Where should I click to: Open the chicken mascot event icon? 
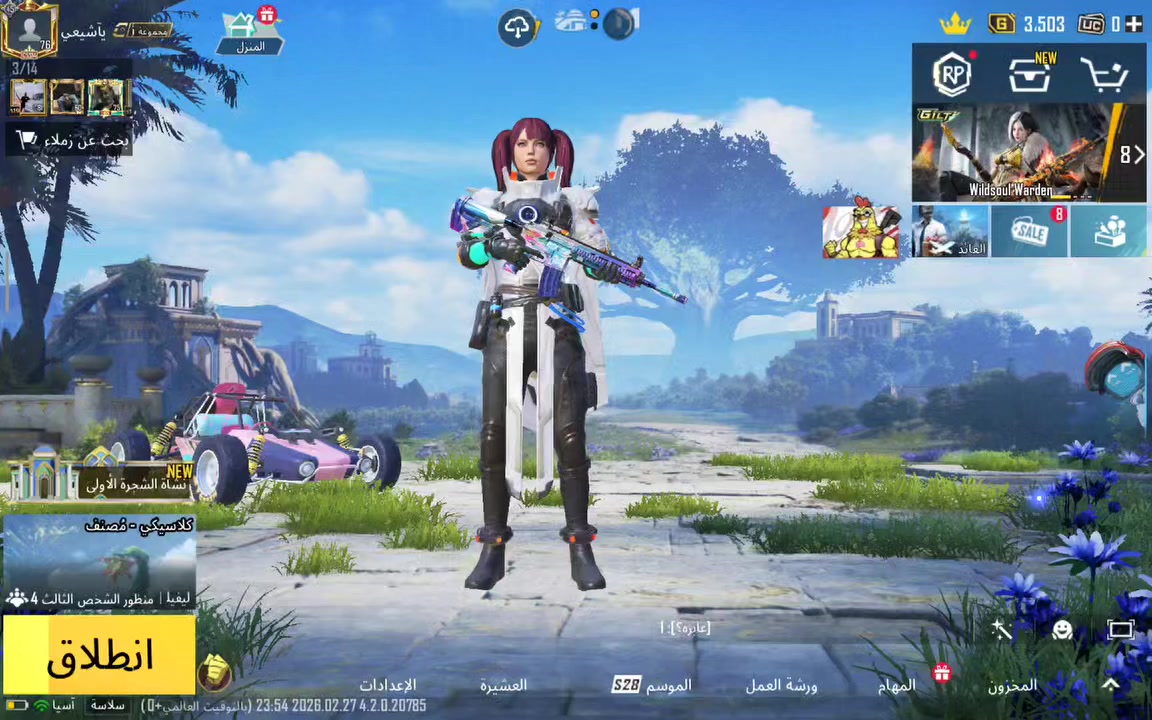pyautogui.click(x=861, y=232)
